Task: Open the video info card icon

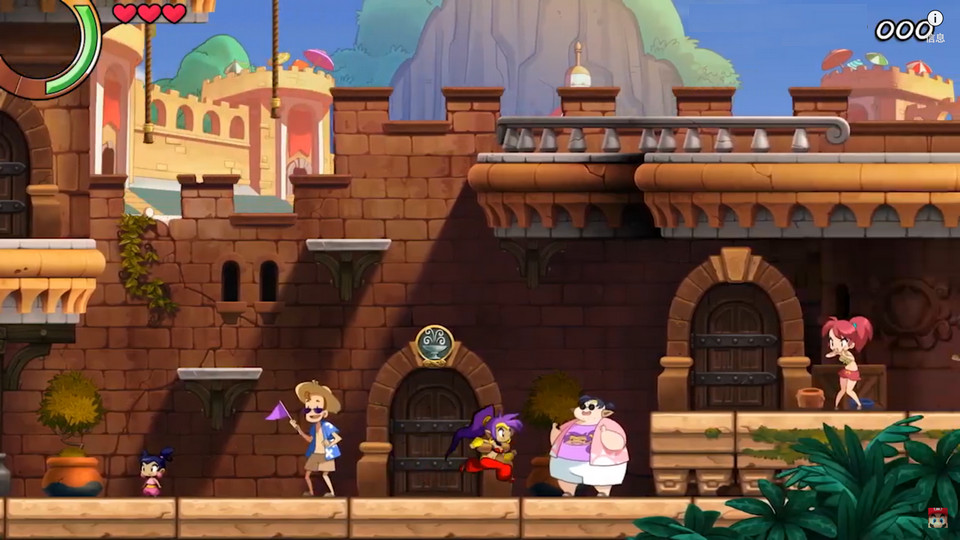Action: click(x=935, y=18)
